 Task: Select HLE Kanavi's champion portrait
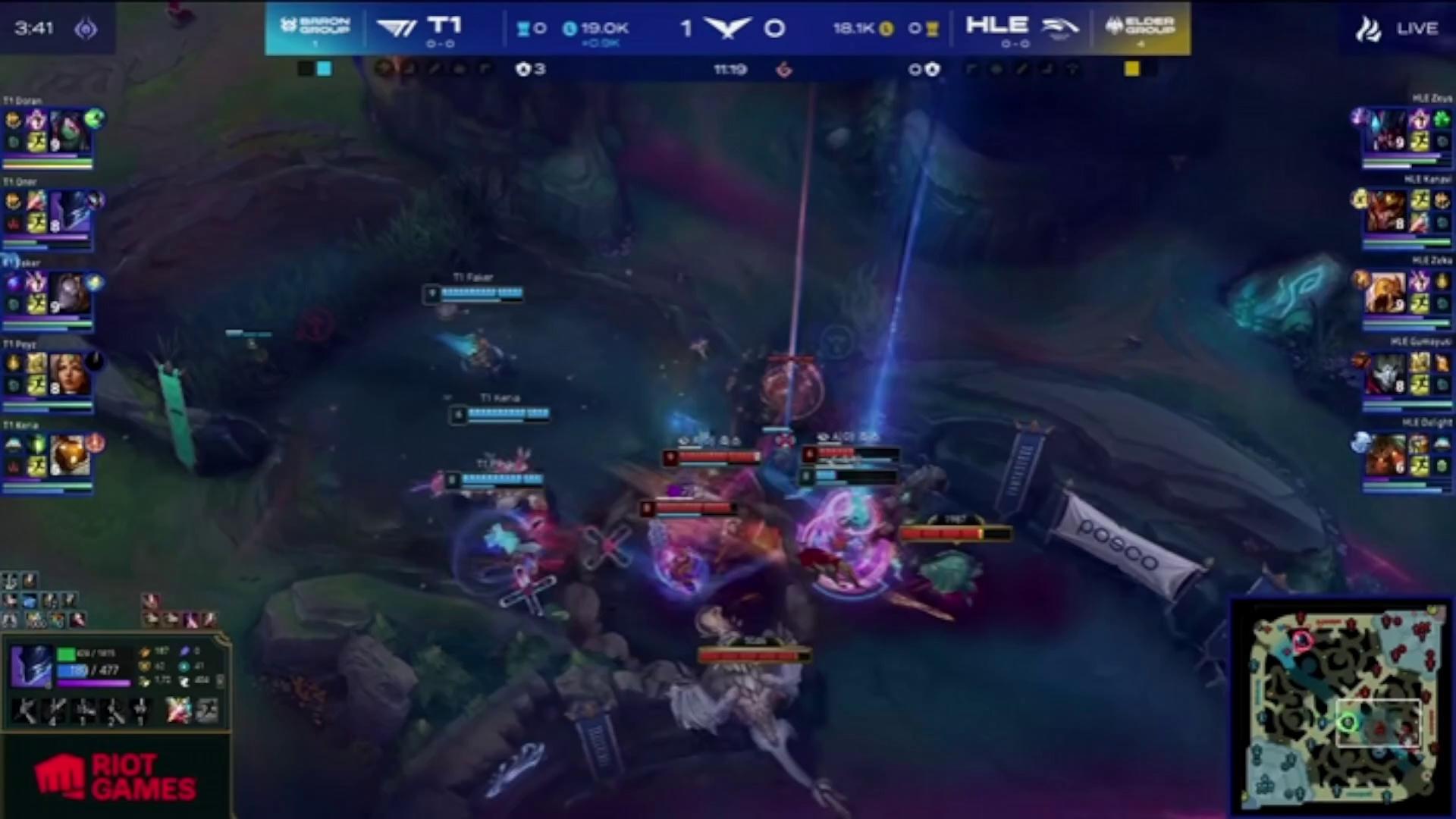[x=1386, y=211]
